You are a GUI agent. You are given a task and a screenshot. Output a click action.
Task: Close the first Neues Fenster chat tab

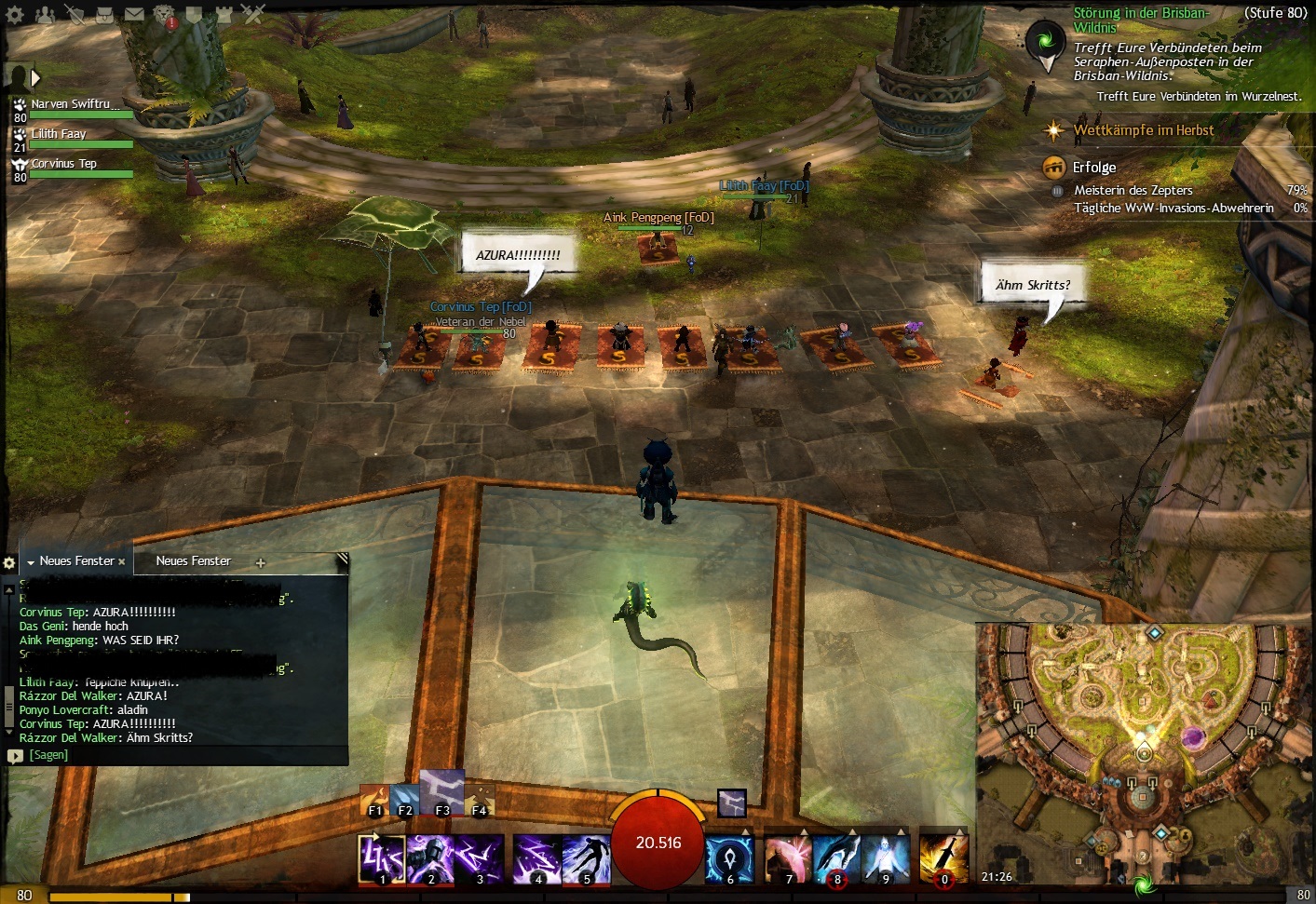[x=122, y=562]
